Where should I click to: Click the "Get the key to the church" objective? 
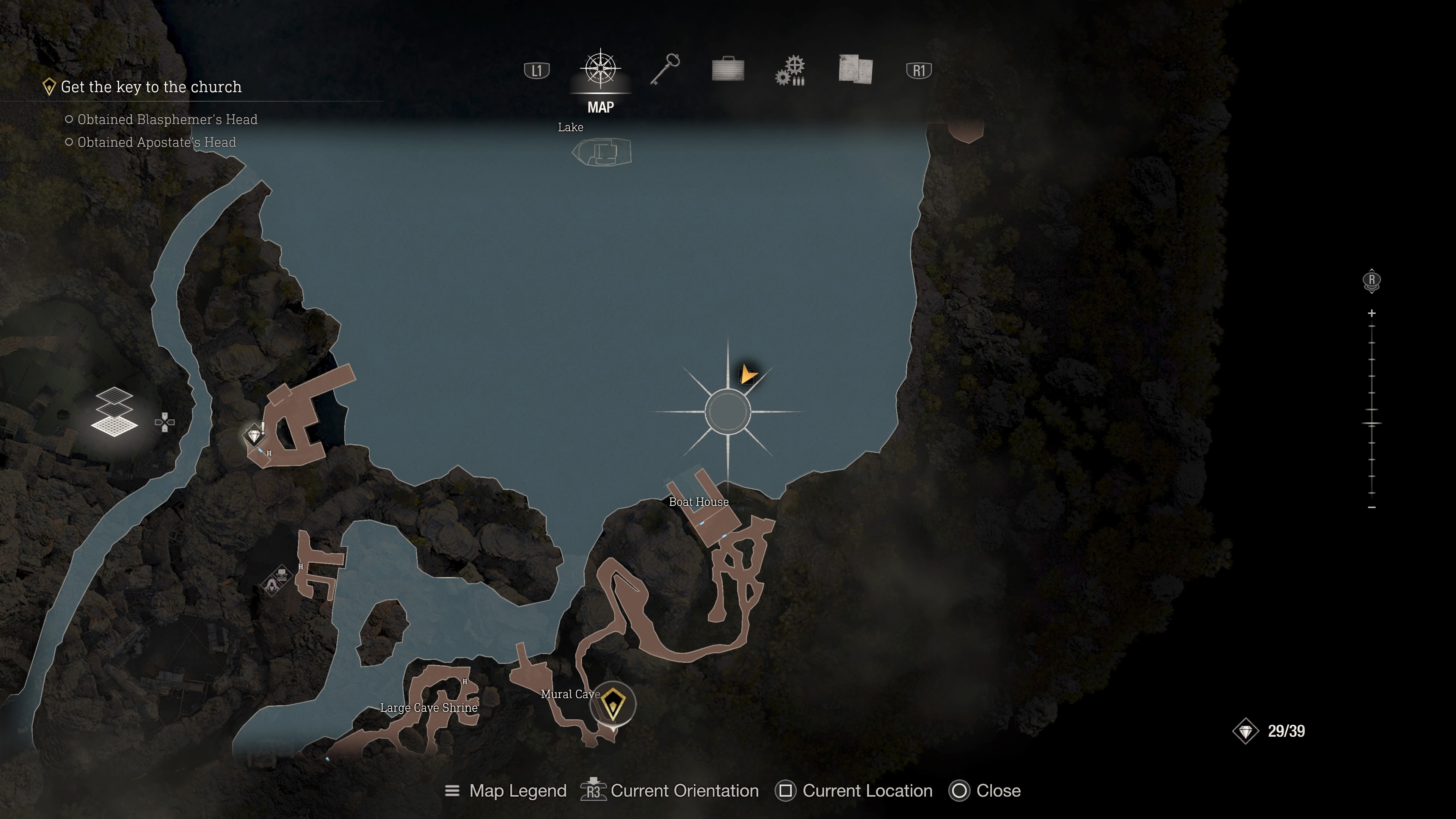(x=151, y=87)
